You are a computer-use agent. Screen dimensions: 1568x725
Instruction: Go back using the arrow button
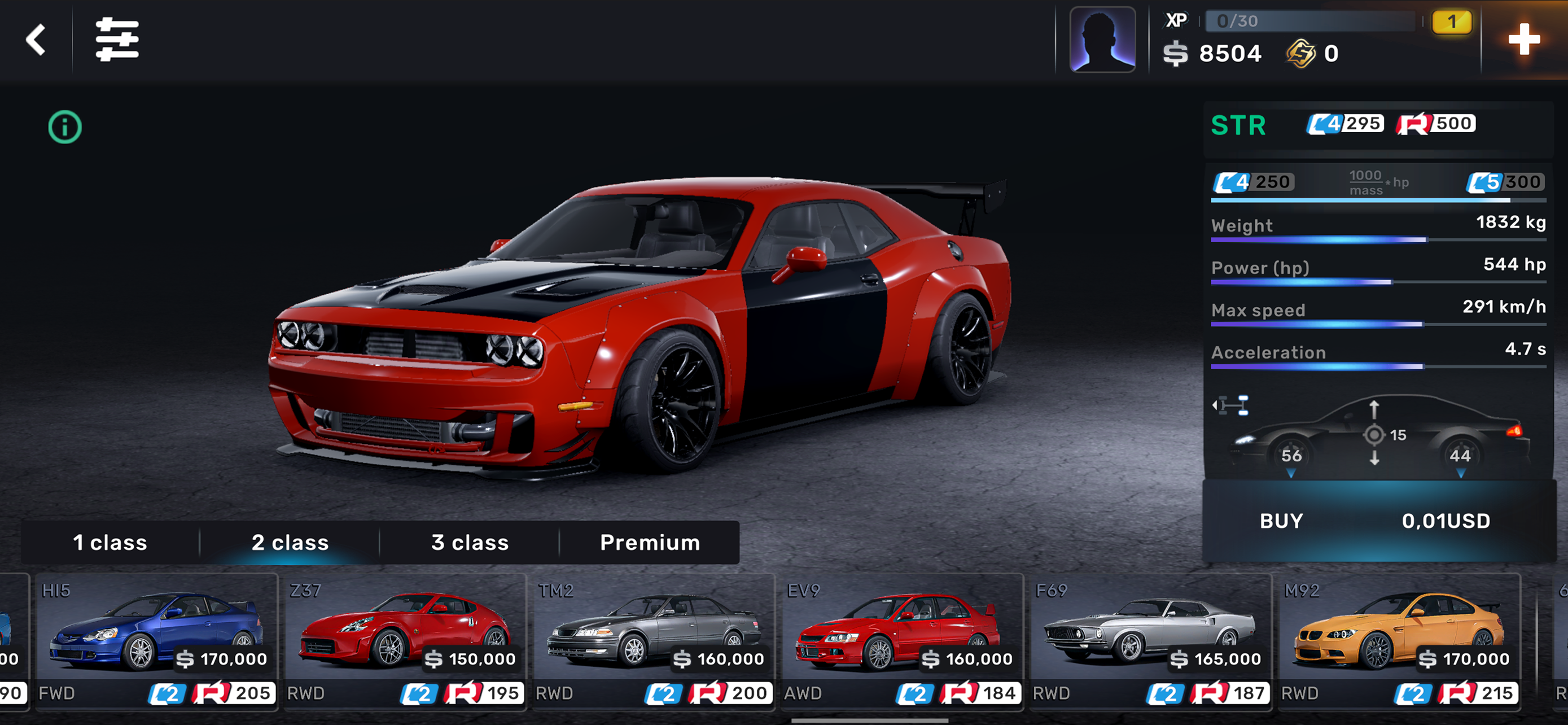point(36,40)
